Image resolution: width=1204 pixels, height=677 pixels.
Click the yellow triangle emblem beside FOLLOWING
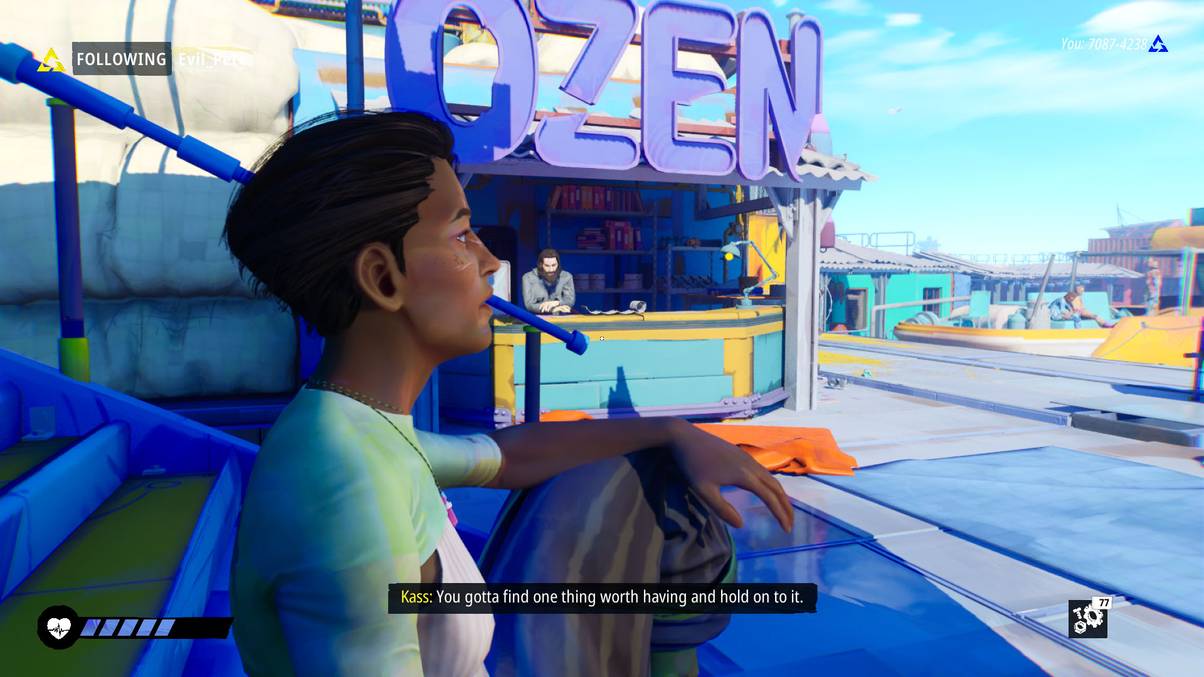[51, 60]
